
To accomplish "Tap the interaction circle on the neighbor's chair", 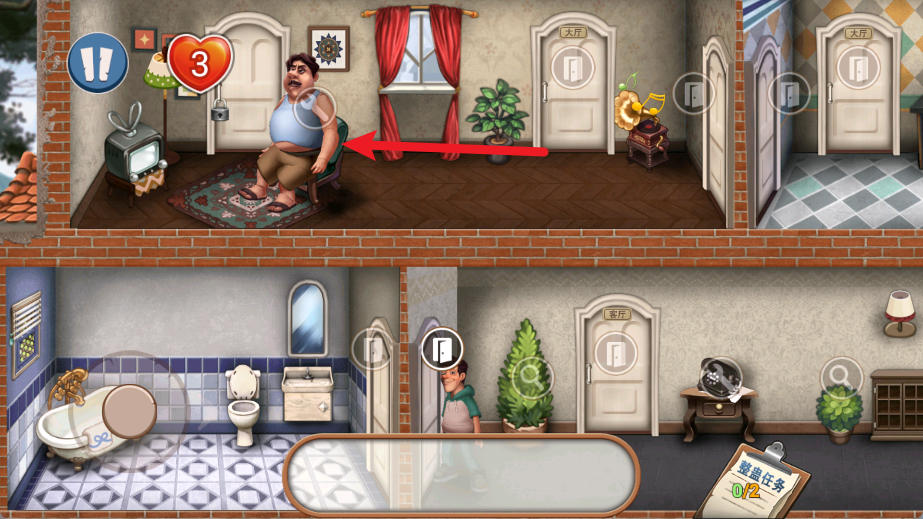I will pos(316,106).
